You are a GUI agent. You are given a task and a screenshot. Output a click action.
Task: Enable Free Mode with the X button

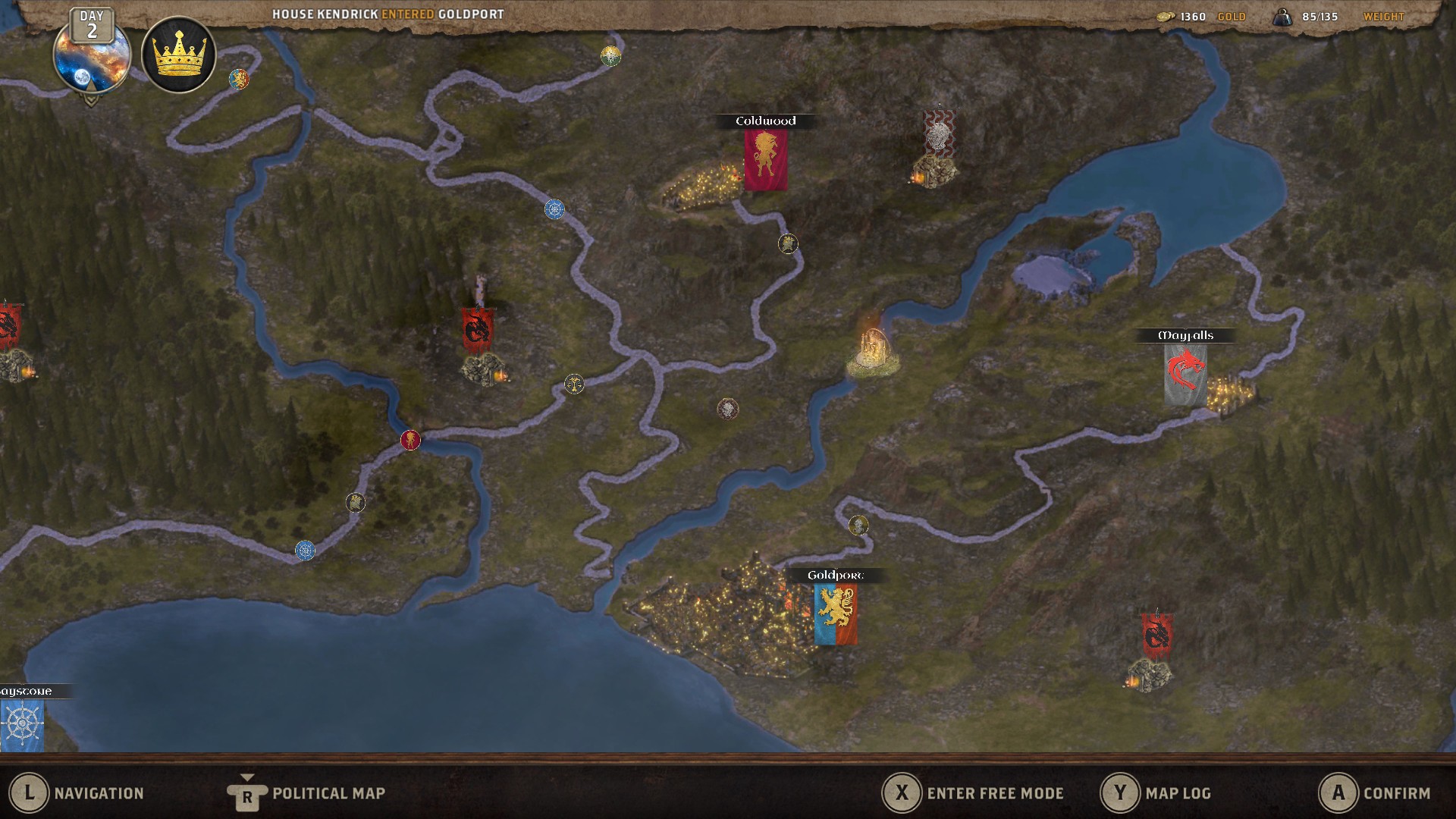(902, 793)
